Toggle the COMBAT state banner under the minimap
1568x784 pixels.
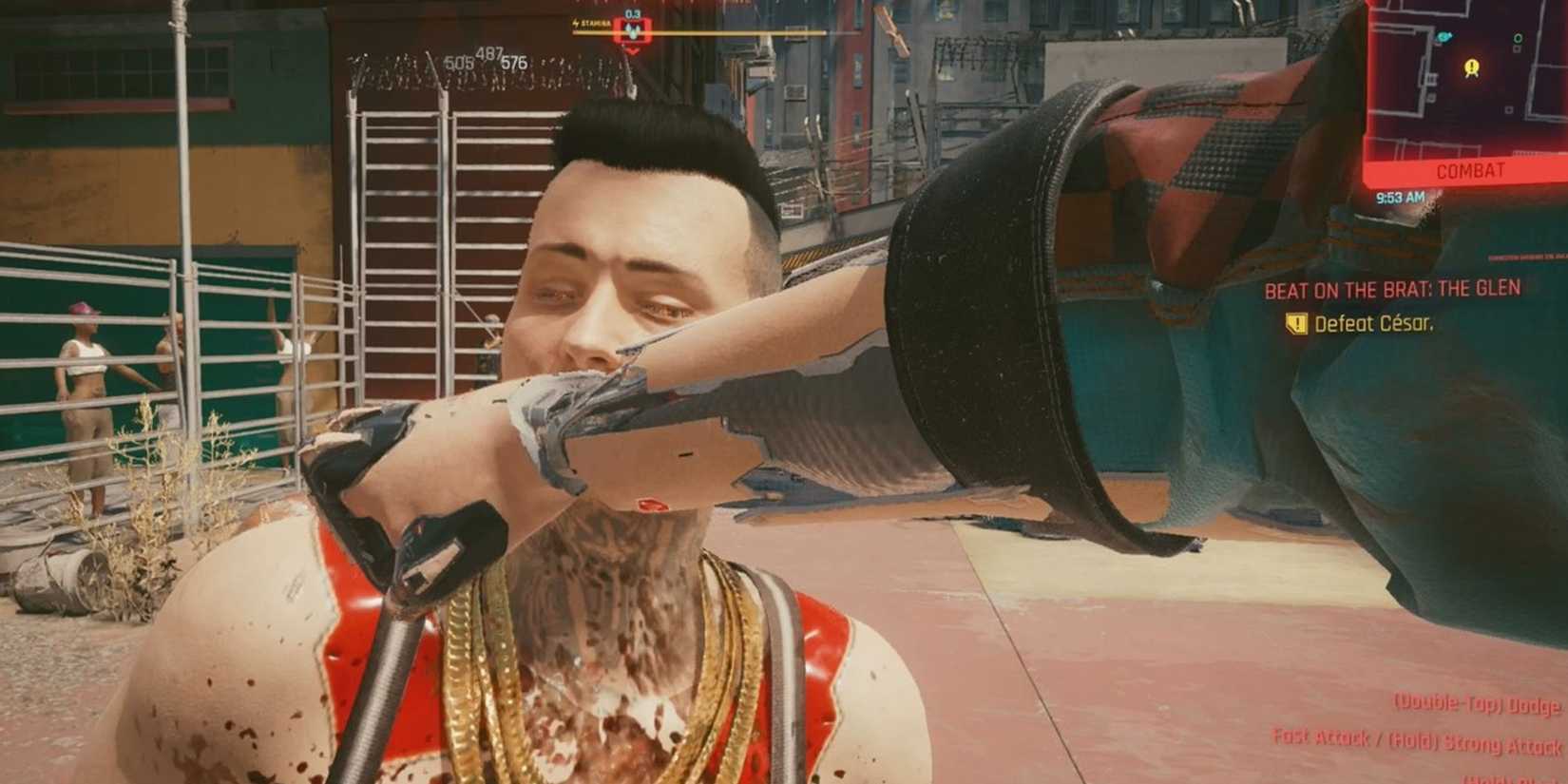point(1470,169)
